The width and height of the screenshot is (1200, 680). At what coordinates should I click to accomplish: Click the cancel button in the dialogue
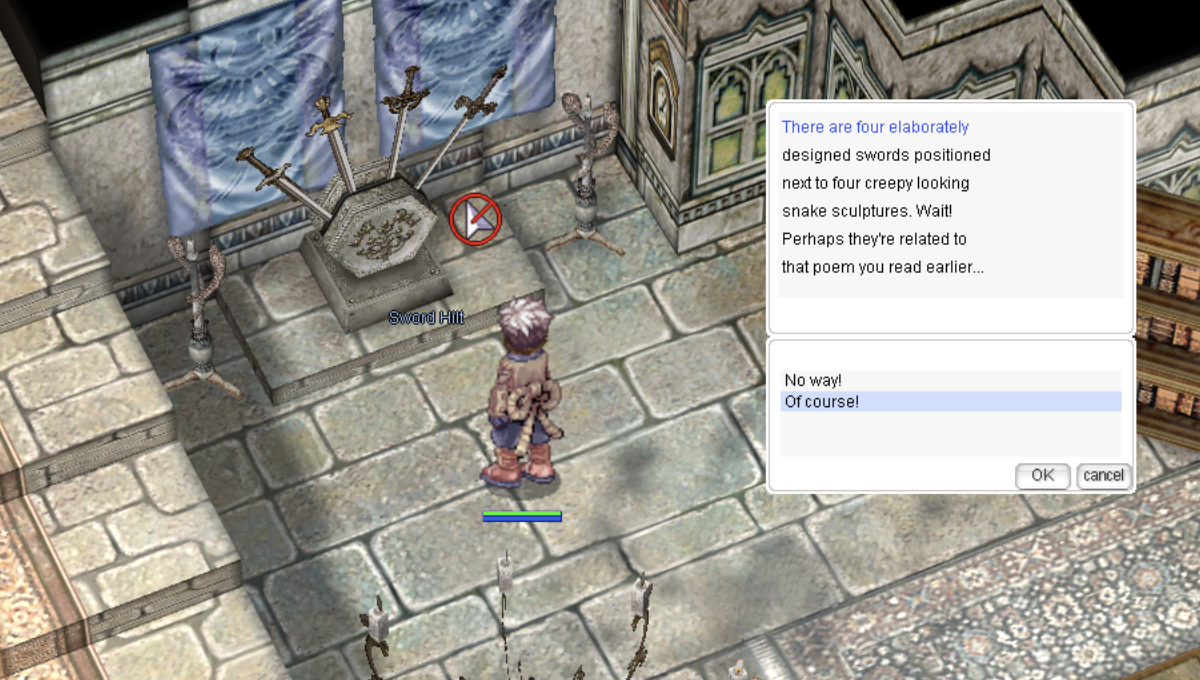click(1103, 475)
